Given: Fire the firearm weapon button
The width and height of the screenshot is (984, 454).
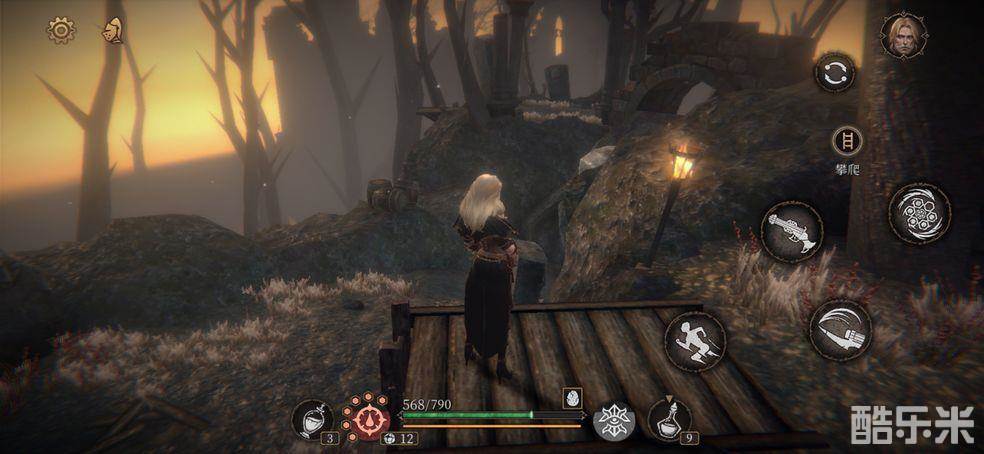Looking at the screenshot, I should [792, 232].
